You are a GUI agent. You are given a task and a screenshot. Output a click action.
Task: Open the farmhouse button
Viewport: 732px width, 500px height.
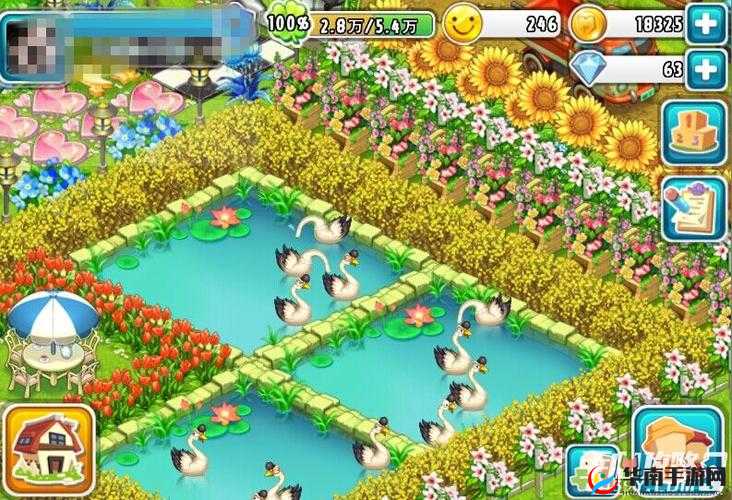(45, 446)
